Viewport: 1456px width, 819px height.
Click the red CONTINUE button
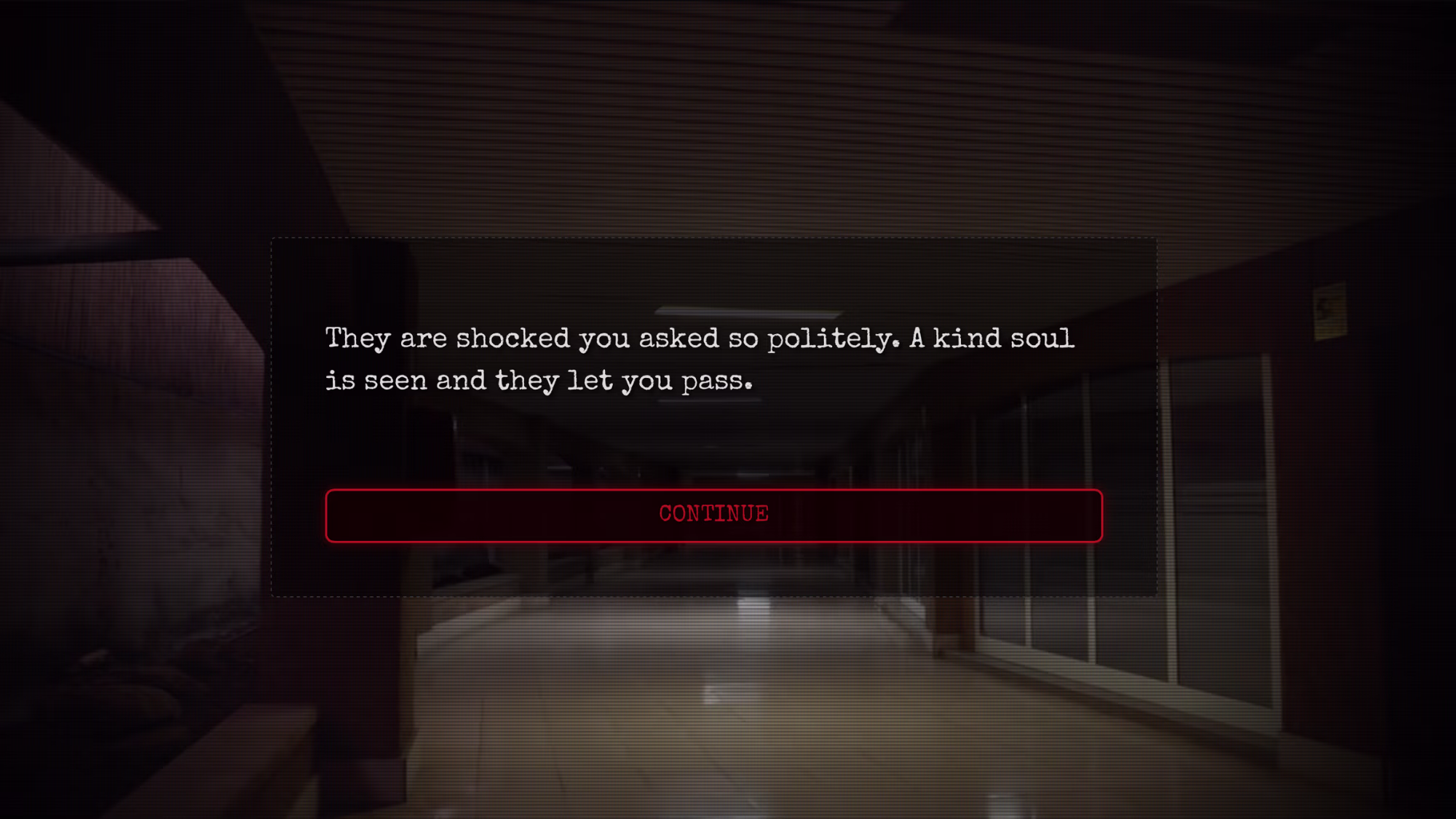[x=713, y=515]
